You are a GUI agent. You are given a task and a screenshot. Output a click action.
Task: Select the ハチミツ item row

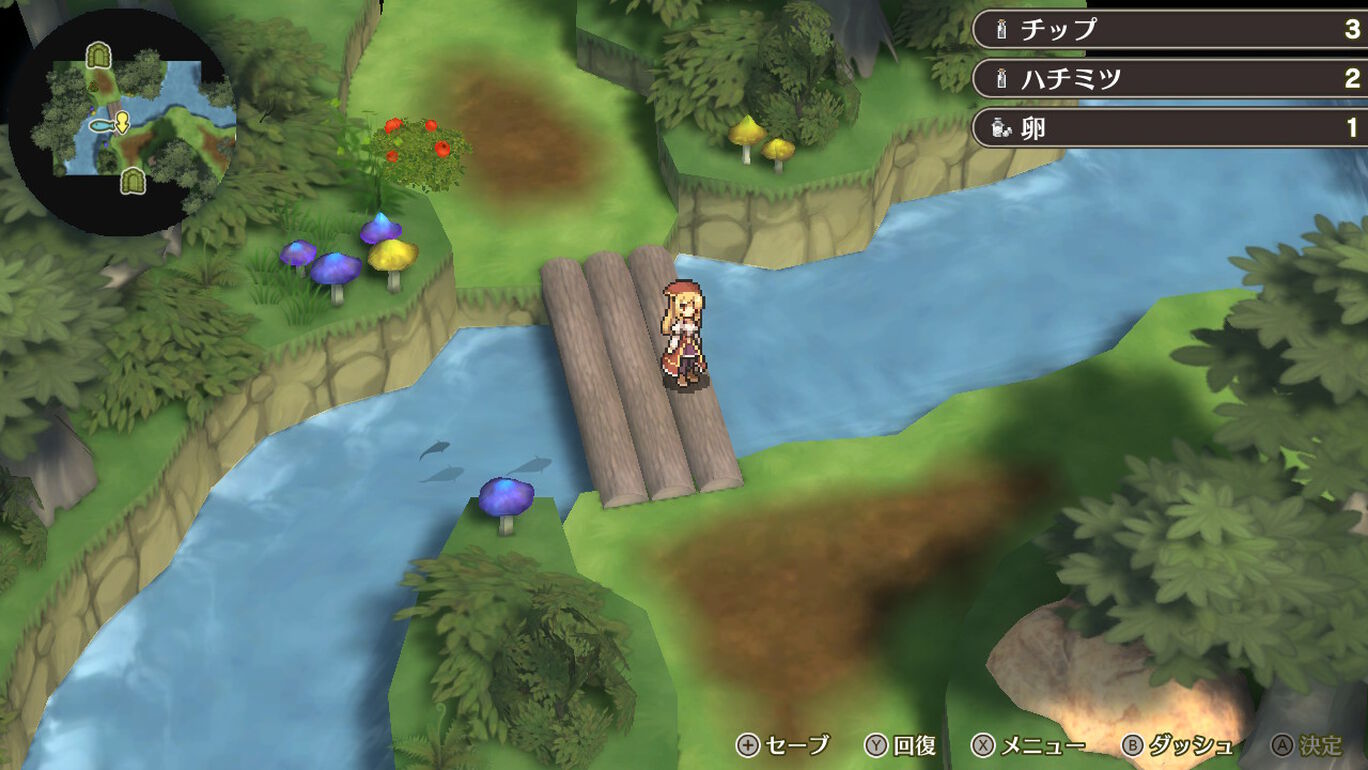[x=1170, y=78]
